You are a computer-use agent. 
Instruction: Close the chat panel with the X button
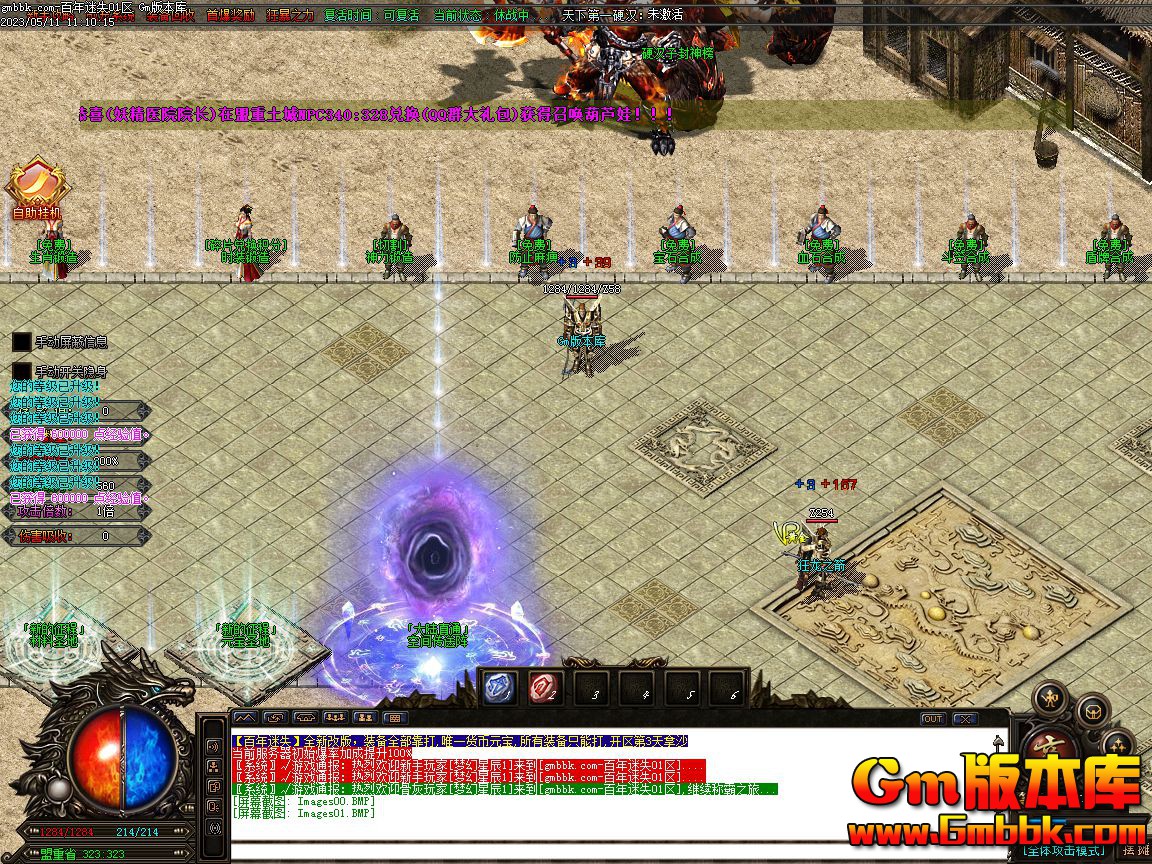click(x=964, y=718)
